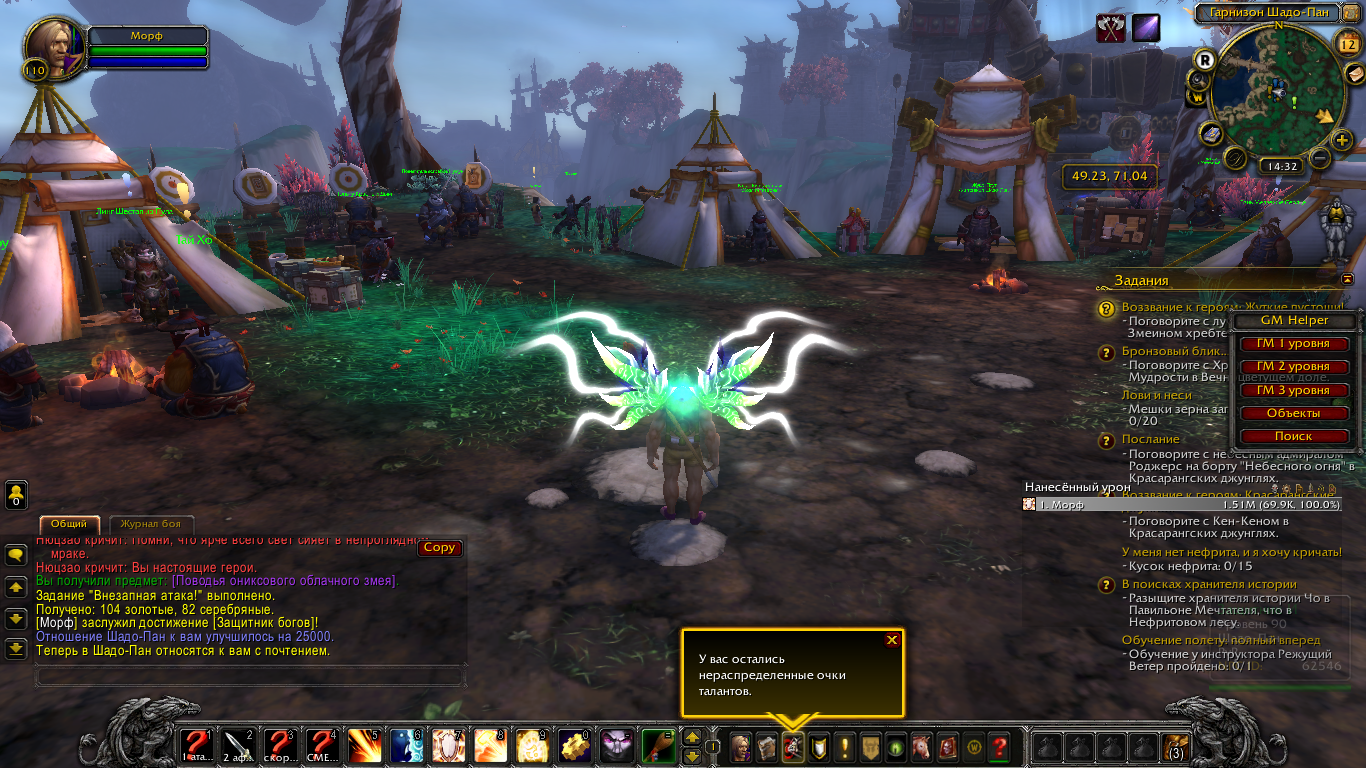Zoom in on the minimap
1366x768 pixels.
pos(1342,140)
